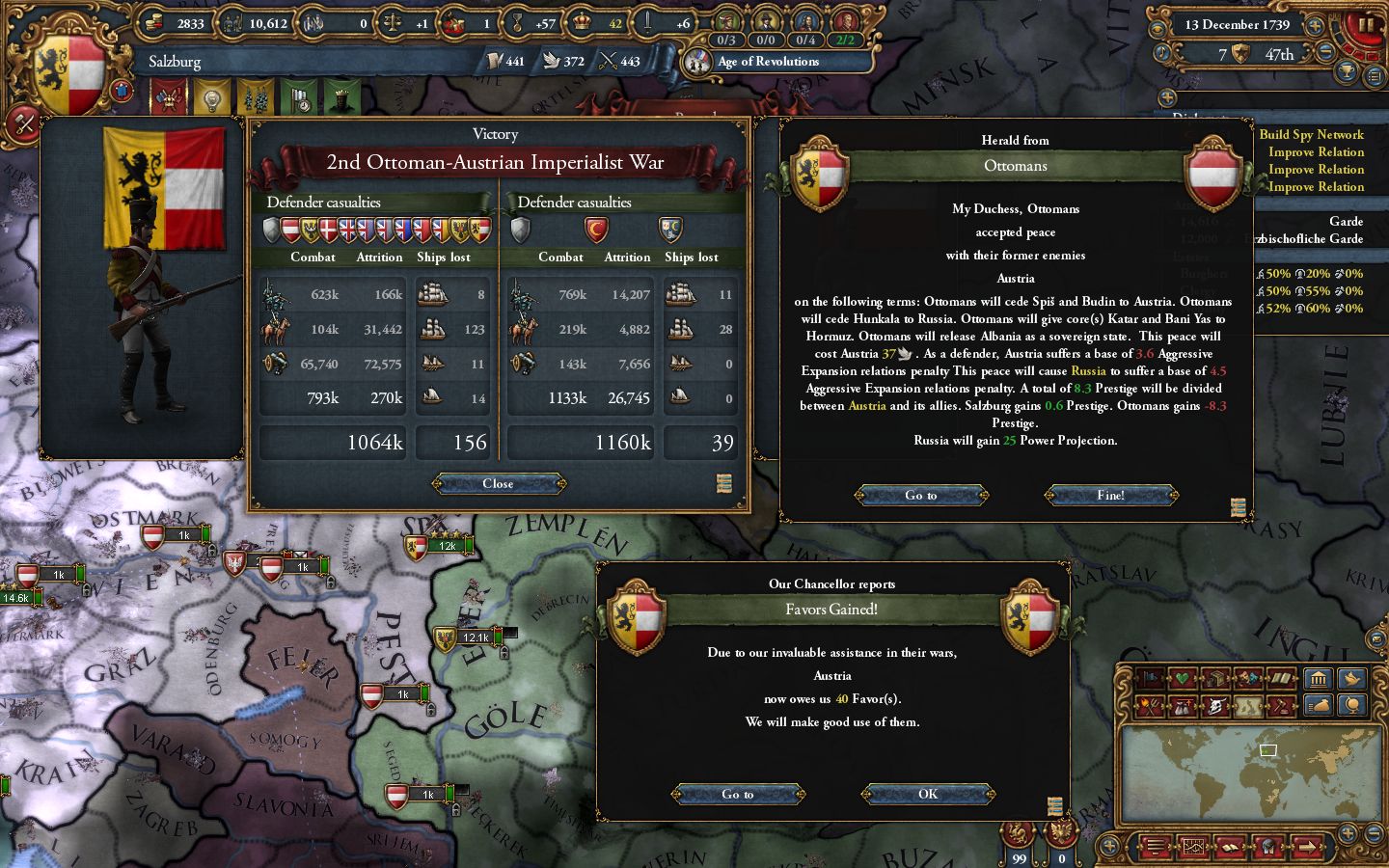Switch to the Religion mapmode heart icon
The image size is (1389, 868).
click(1181, 678)
